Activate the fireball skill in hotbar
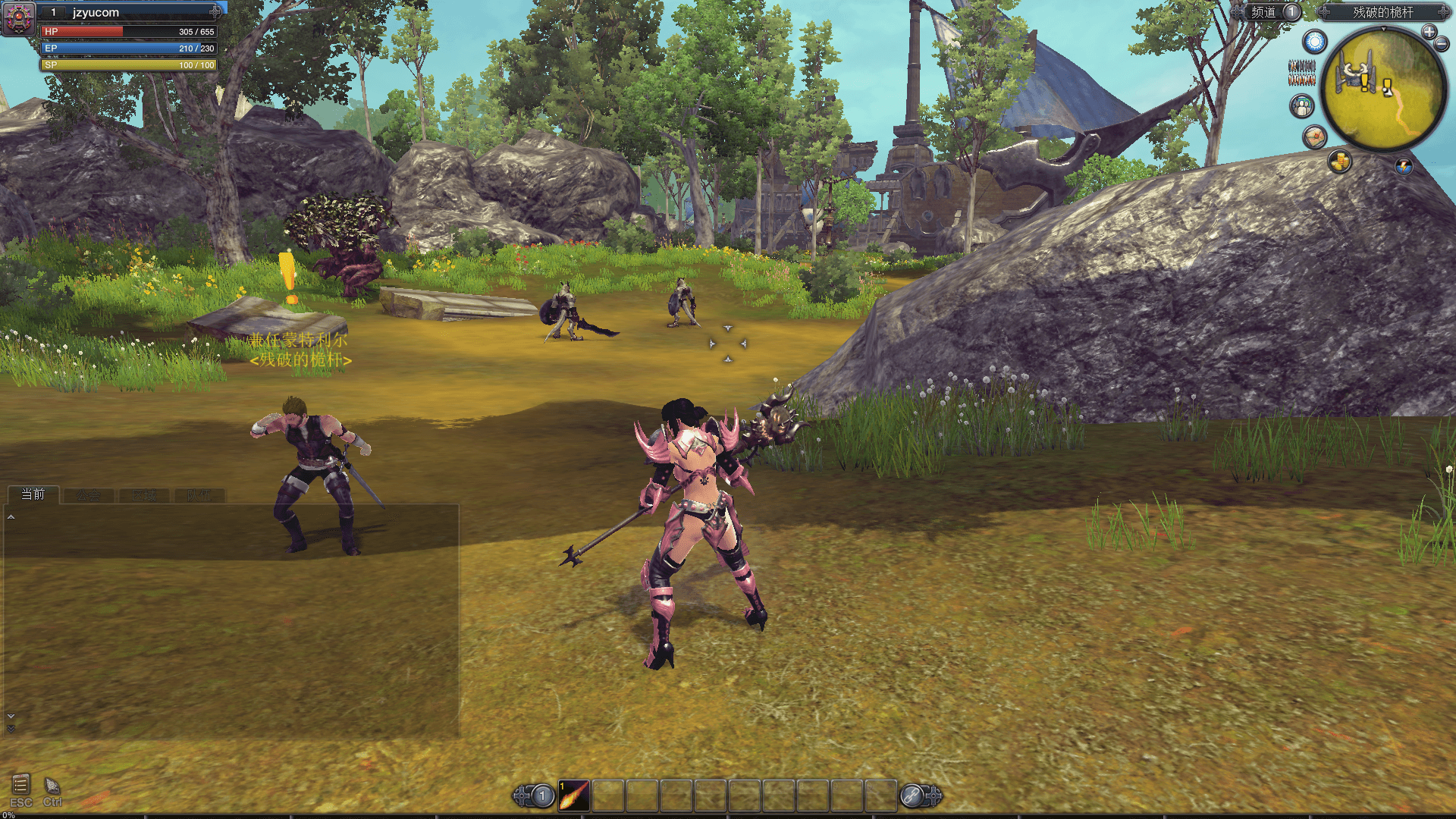This screenshot has height=819, width=1456. [574, 795]
